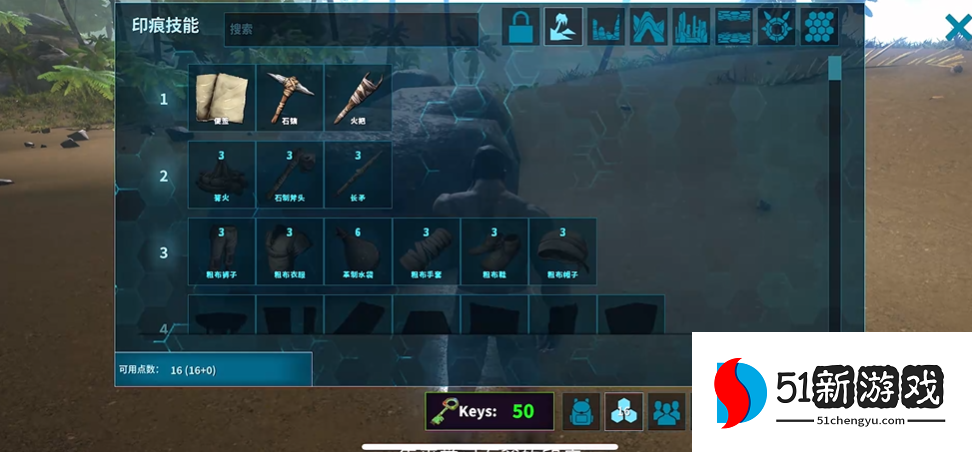972x452 pixels.
Task: Choose the cloth pants (粗布裤子) engram
Action: click(x=222, y=251)
